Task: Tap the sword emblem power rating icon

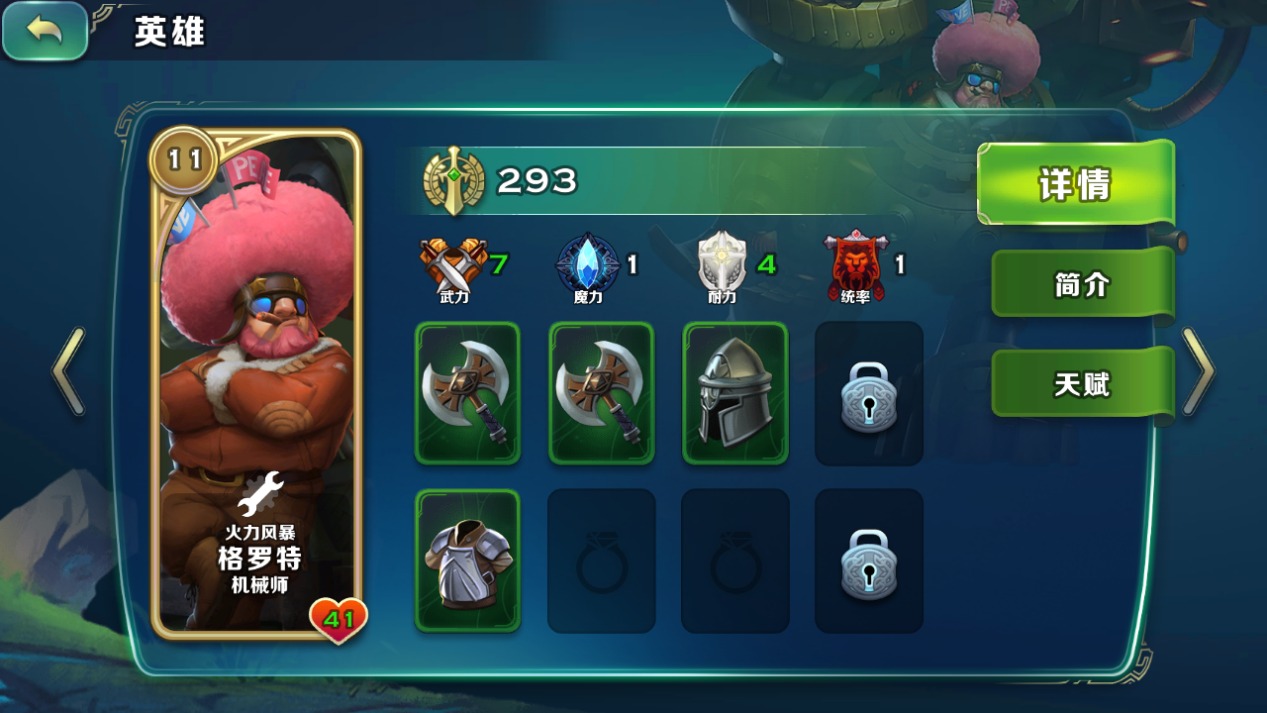Action: click(453, 181)
